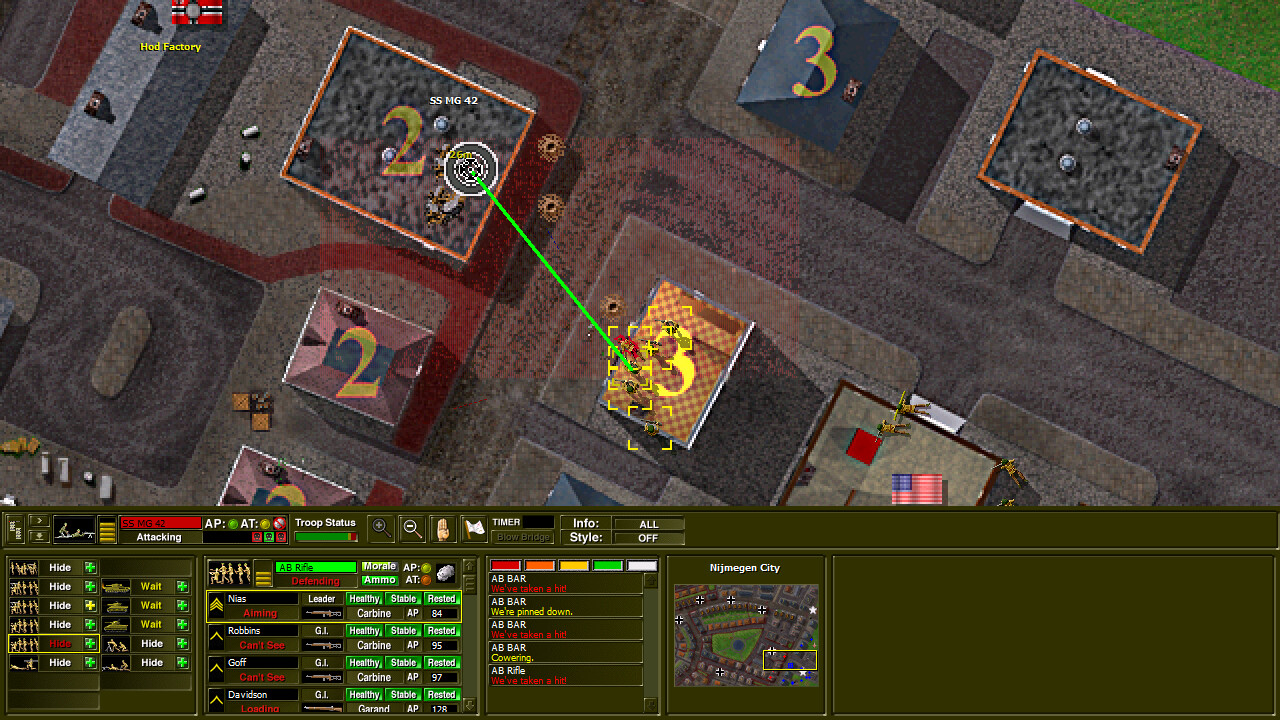The height and width of the screenshot is (720, 1280).
Task: Toggle the Style OFF setting
Action: pos(650,537)
